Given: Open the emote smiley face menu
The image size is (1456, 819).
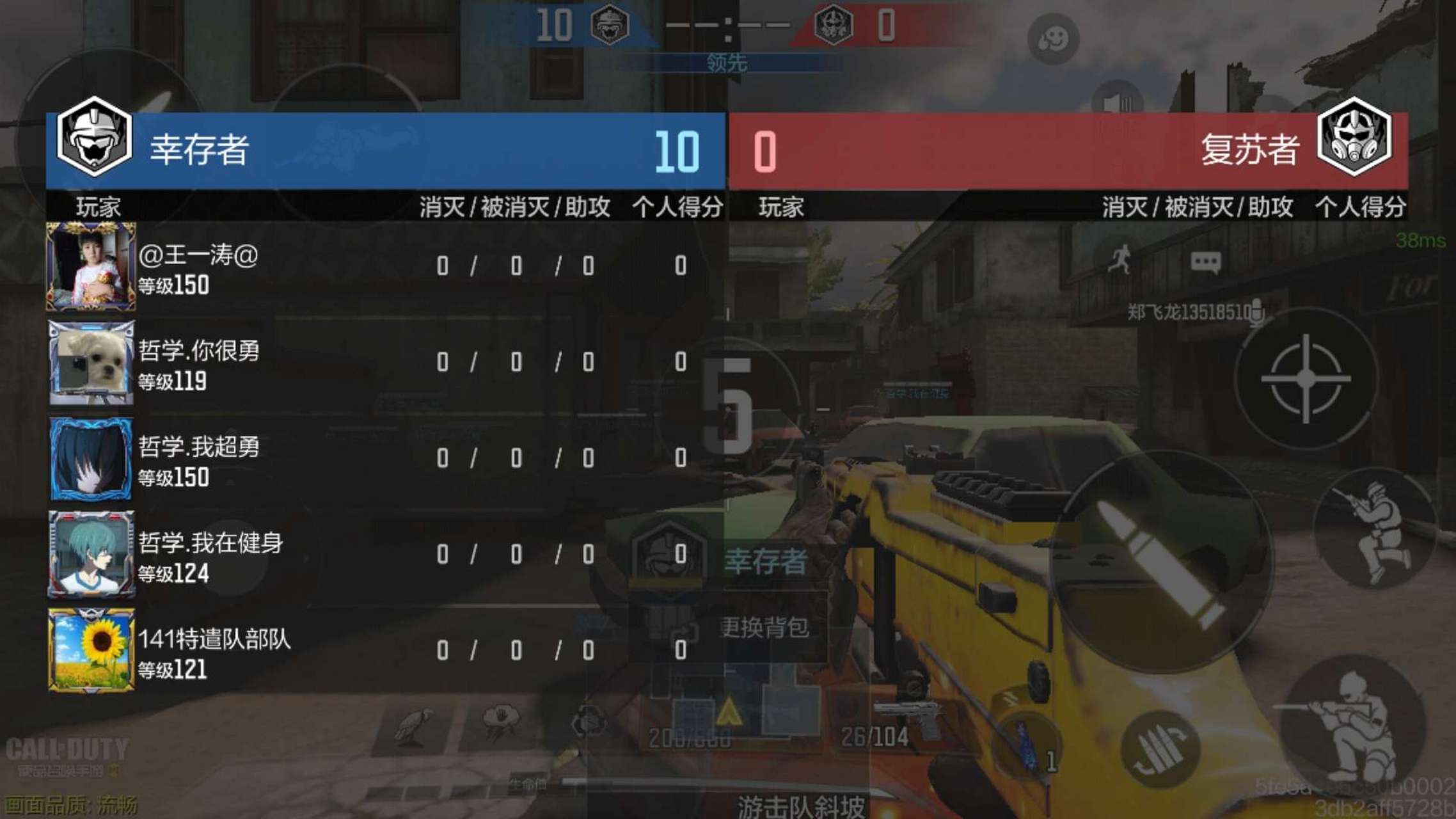Looking at the screenshot, I should [x=1052, y=40].
